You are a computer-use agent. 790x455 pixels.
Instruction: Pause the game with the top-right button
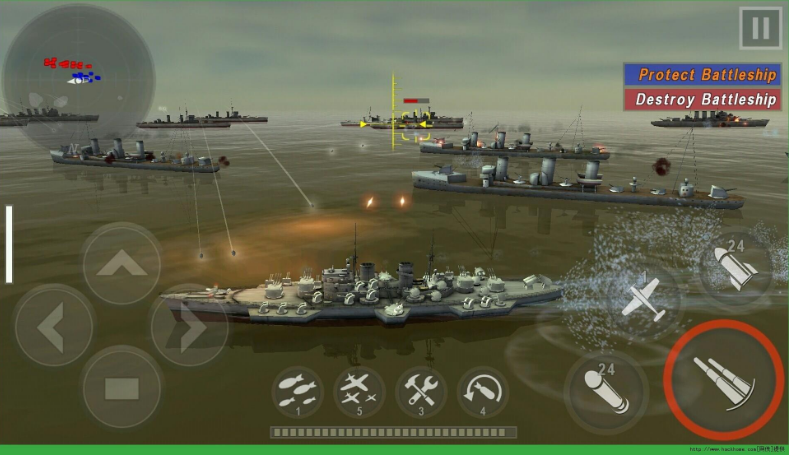[760, 28]
